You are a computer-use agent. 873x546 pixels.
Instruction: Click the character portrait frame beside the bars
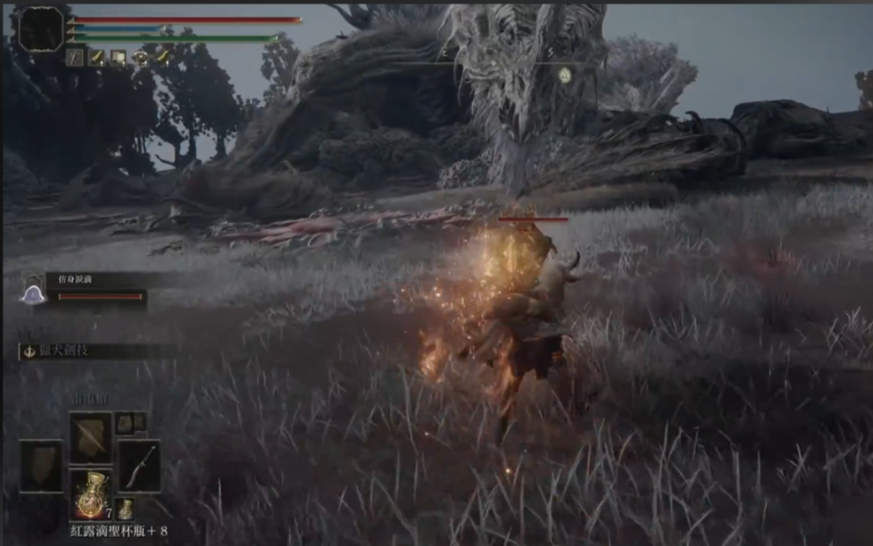(41, 29)
